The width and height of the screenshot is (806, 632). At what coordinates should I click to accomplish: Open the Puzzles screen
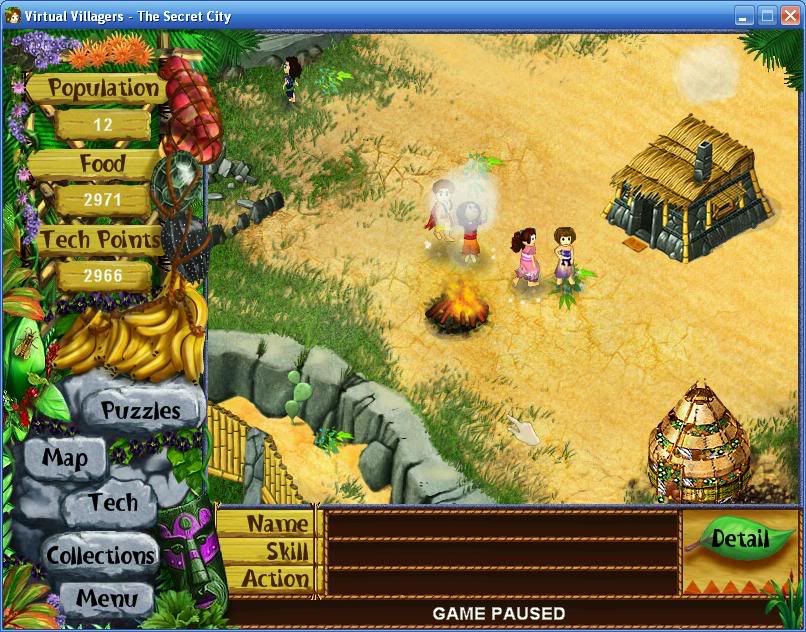[x=141, y=410]
